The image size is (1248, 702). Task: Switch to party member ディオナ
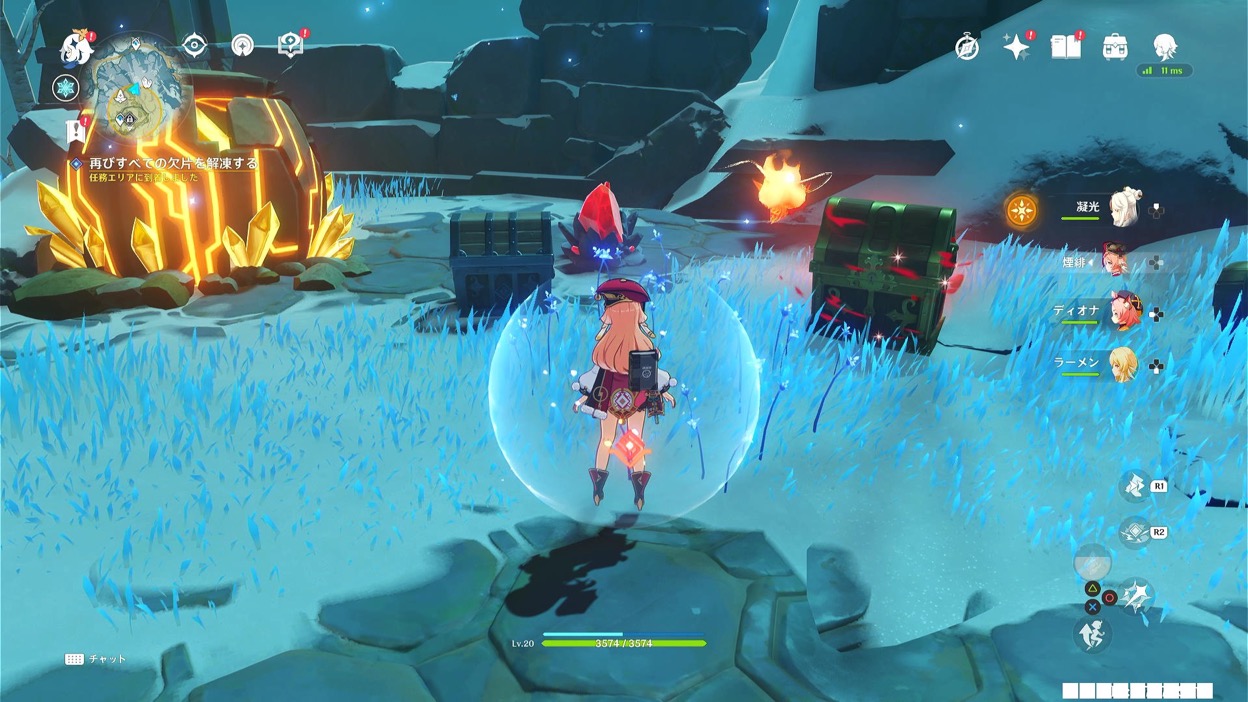click(x=1122, y=312)
